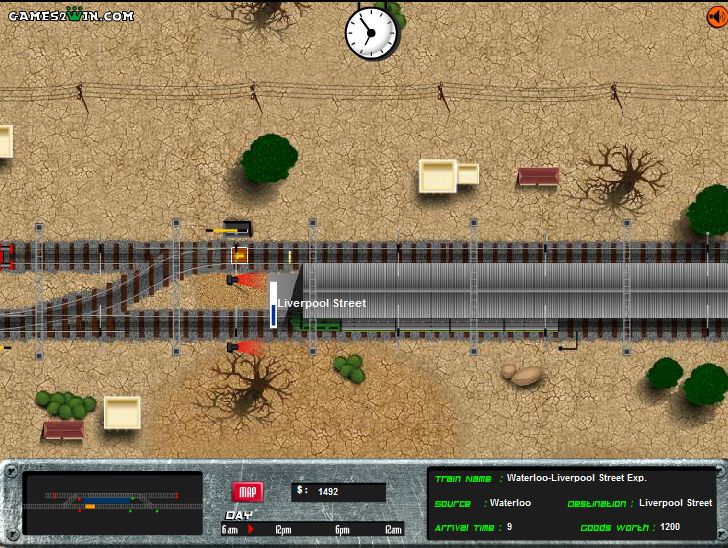The width and height of the screenshot is (728, 548).
Task: Open the red MAP button
Action: coord(247,492)
